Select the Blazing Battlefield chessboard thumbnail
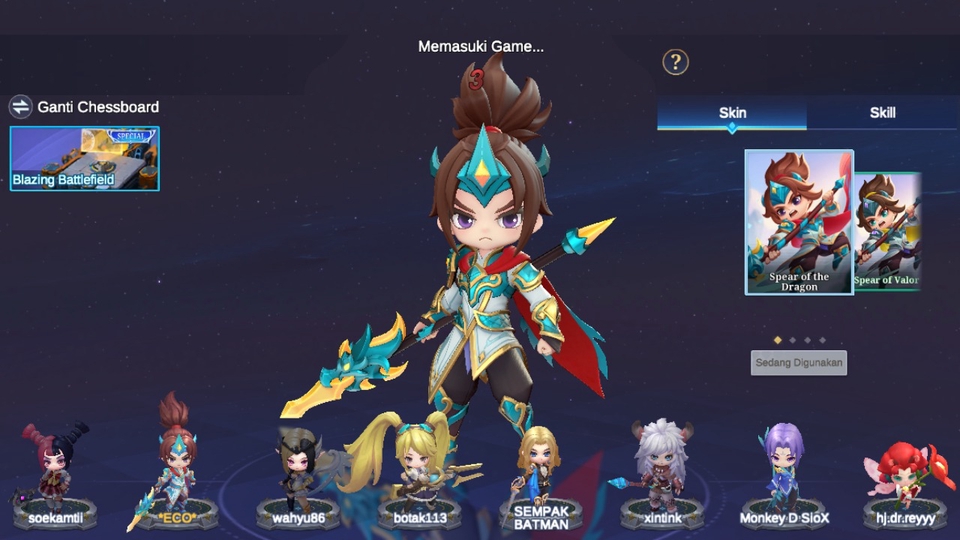Image resolution: width=960 pixels, height=540 pixels. click(x=84, y=158)
